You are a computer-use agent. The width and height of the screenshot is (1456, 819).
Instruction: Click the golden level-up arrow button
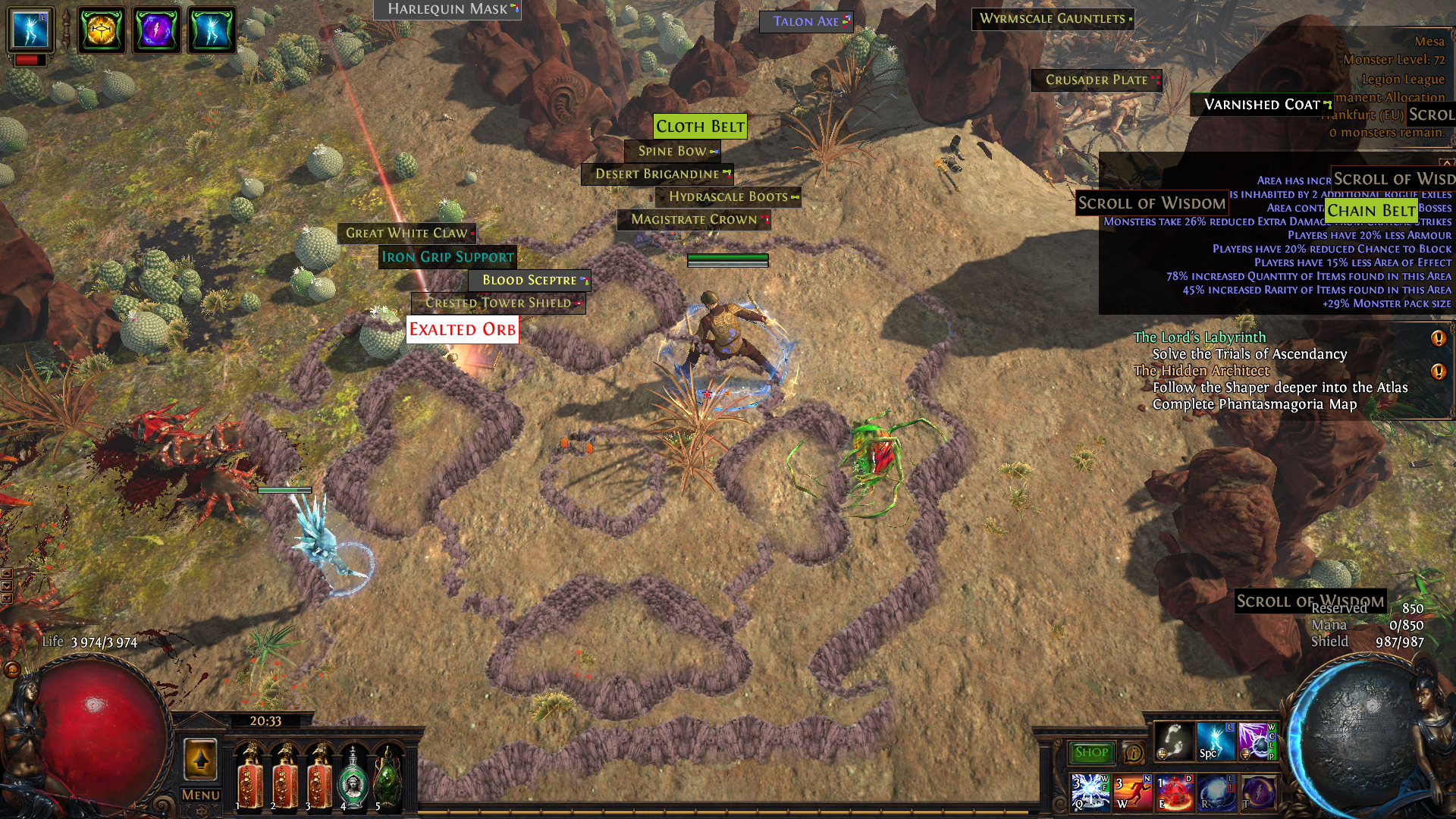click(200, 759)
